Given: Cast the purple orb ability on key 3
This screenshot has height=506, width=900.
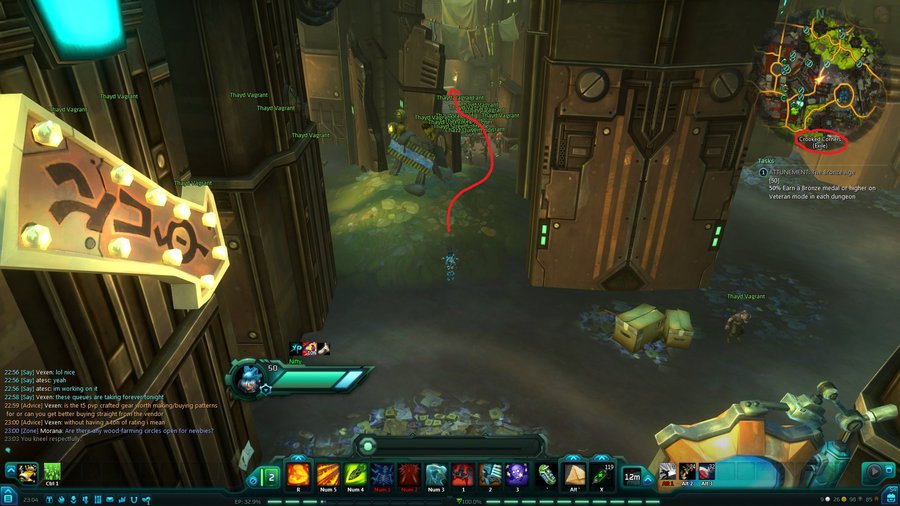Looking at the screenshot, I should 517,474.
